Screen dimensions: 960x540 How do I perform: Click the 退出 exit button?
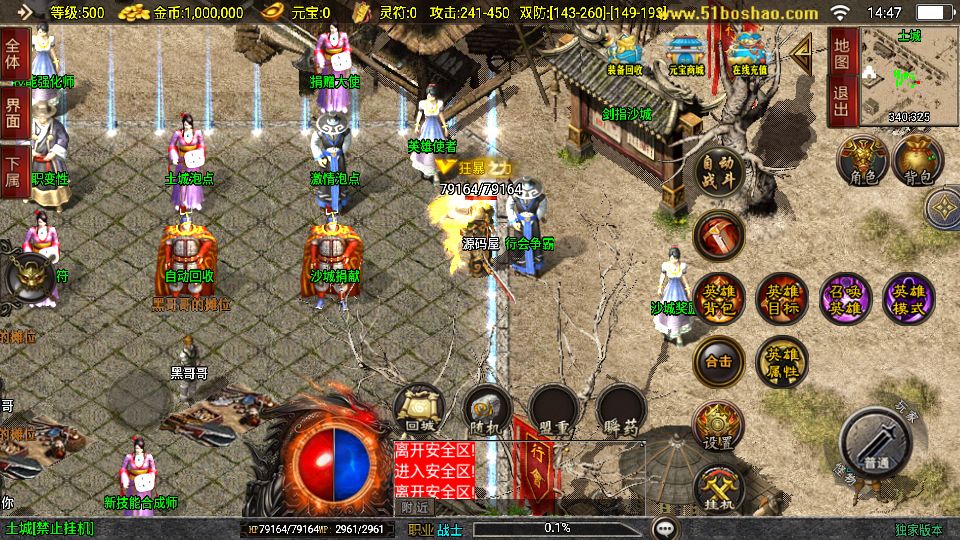coord(842,101)
